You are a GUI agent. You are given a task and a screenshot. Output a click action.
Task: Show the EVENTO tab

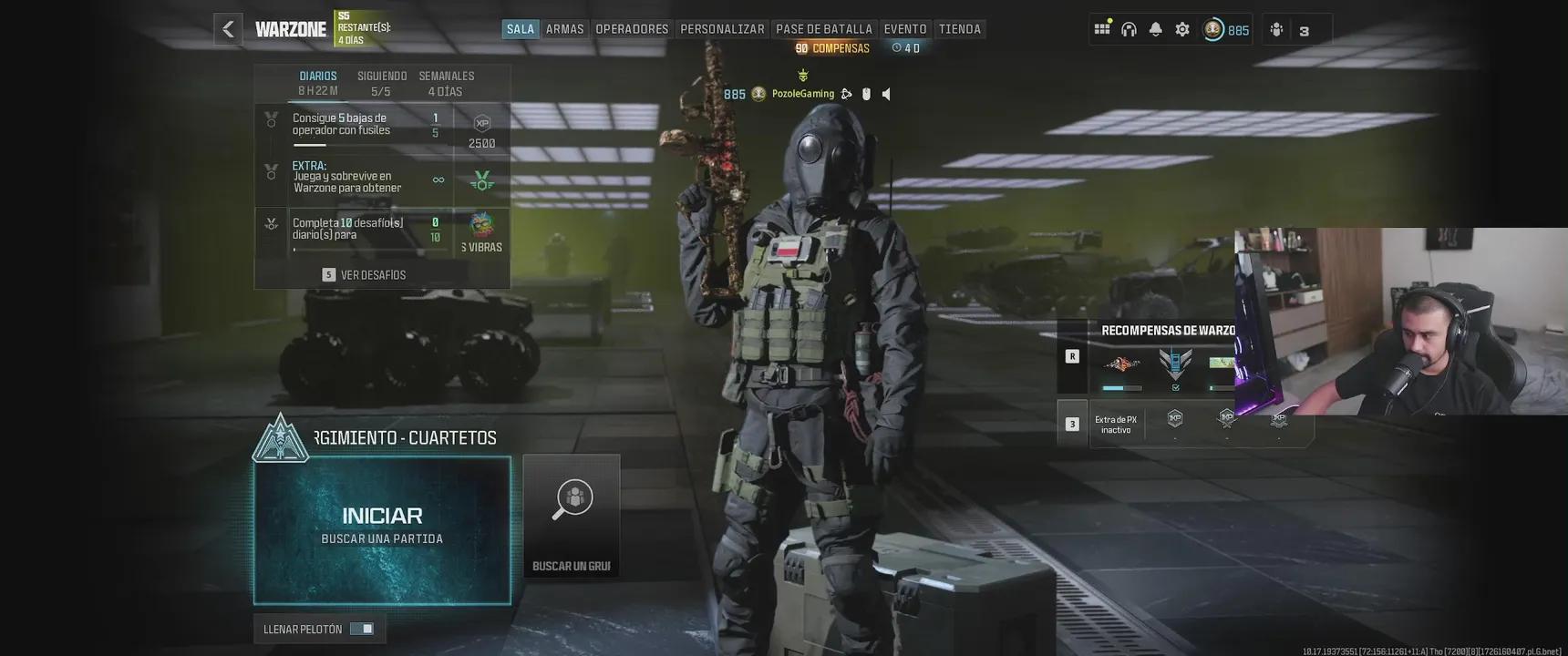905,29
